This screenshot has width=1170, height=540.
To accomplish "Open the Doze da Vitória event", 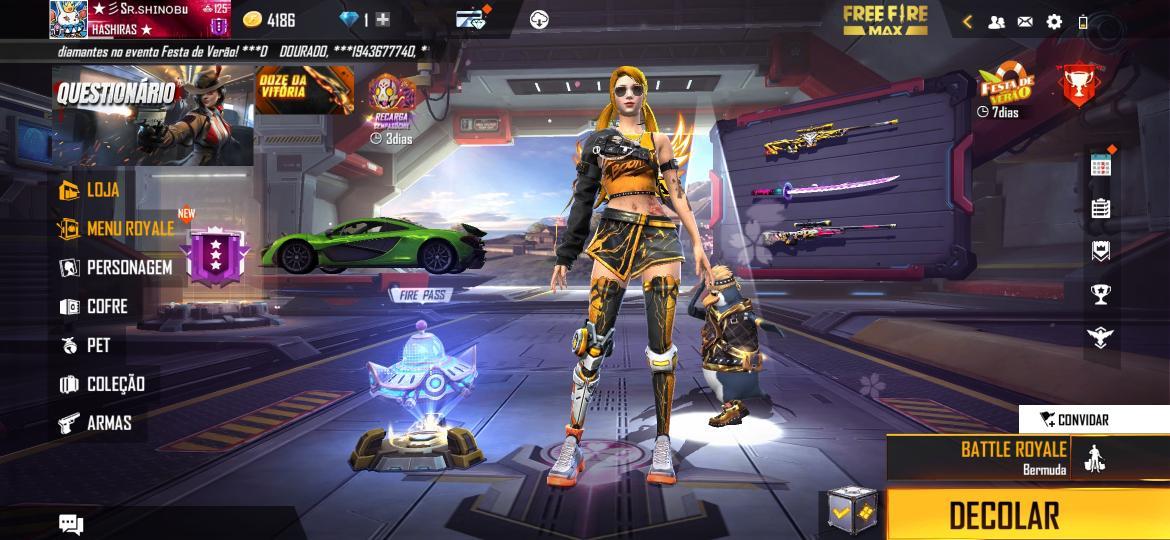I will click(304, 91).
